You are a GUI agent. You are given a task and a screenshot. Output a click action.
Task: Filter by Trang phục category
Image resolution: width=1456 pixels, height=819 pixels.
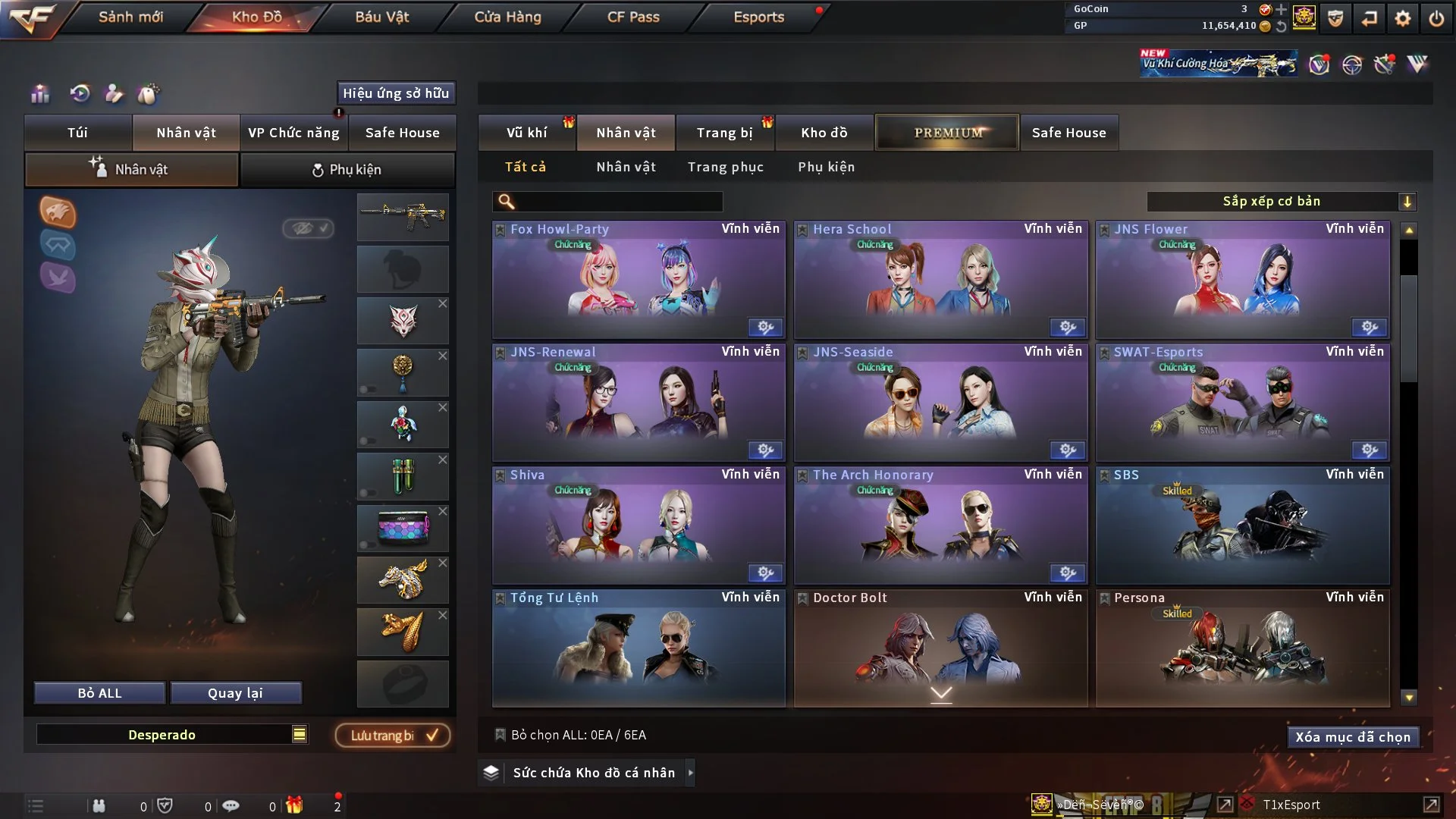(x=725, y=167)
